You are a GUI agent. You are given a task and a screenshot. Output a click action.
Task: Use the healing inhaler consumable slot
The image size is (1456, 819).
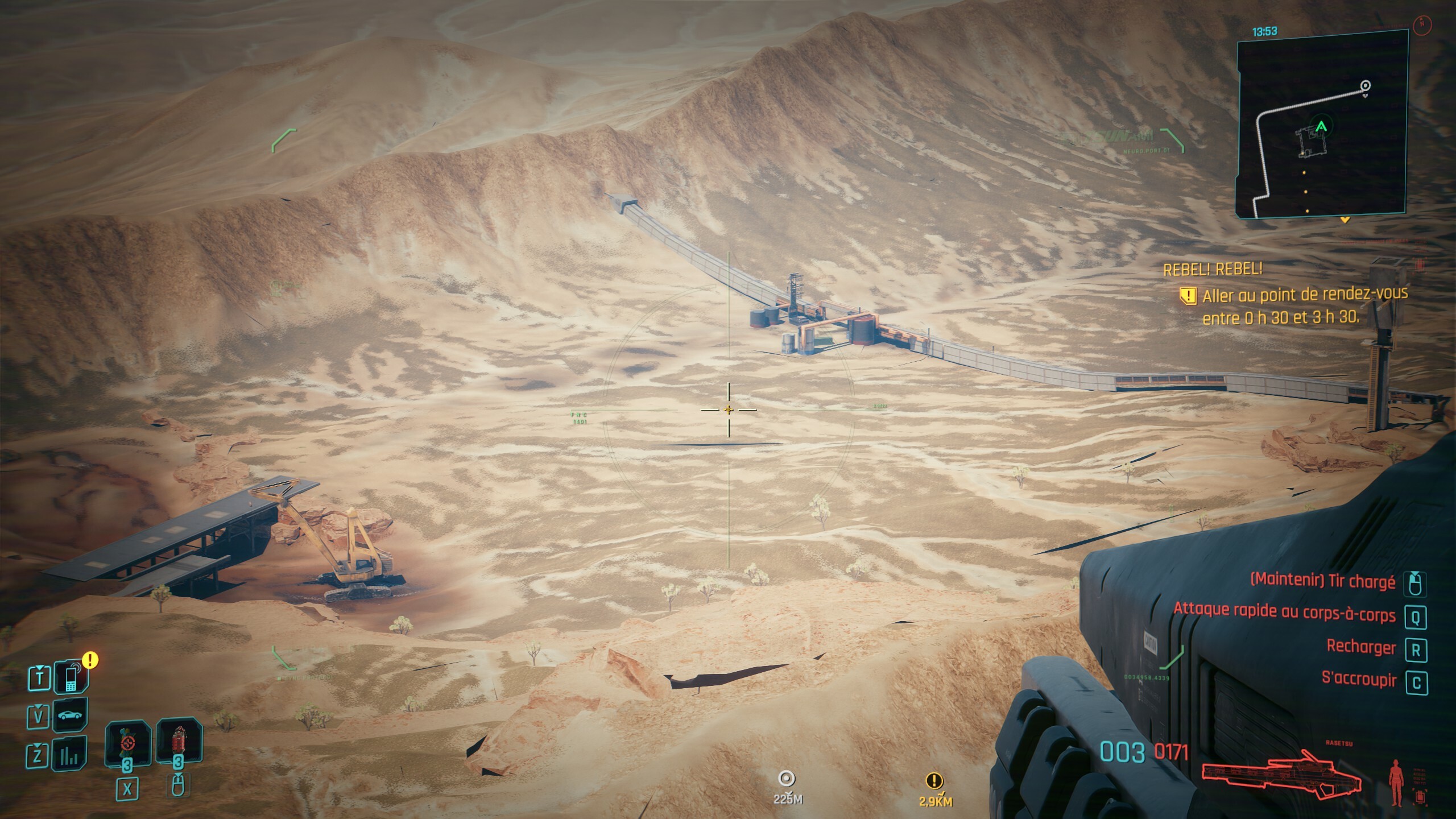pos(126,743)
